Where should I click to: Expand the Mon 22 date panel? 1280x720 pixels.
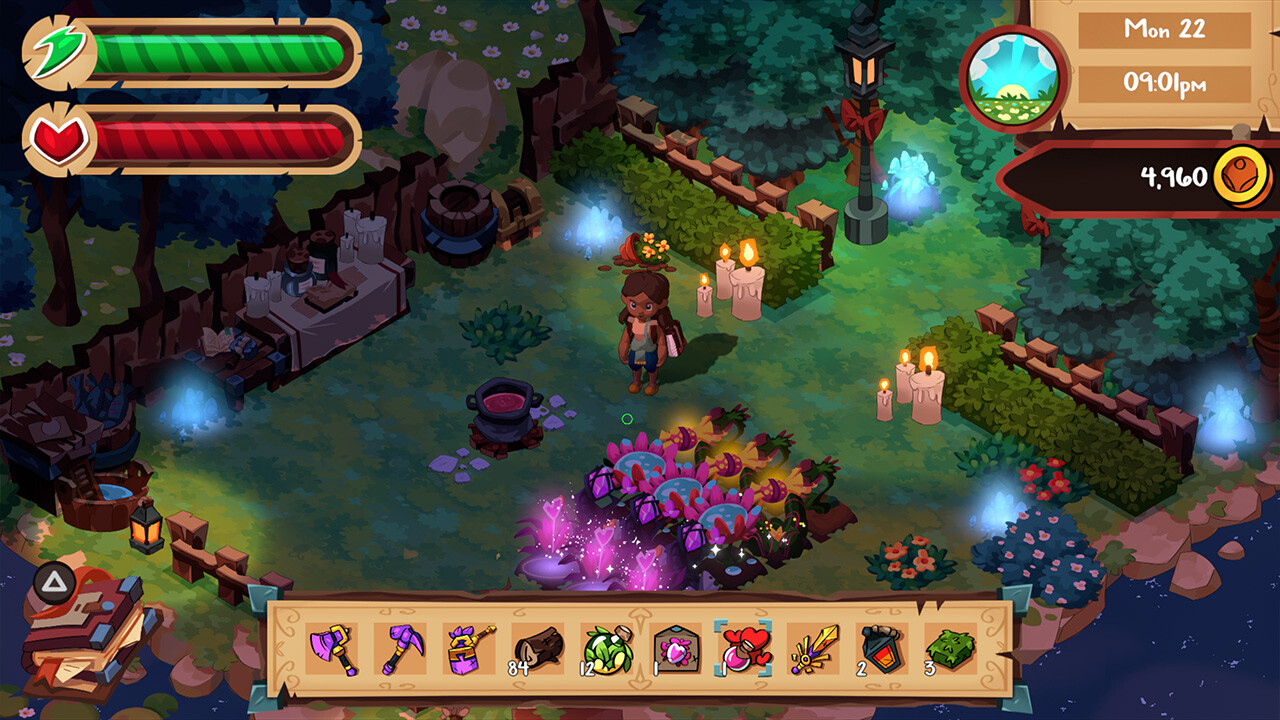point(1163,31)
